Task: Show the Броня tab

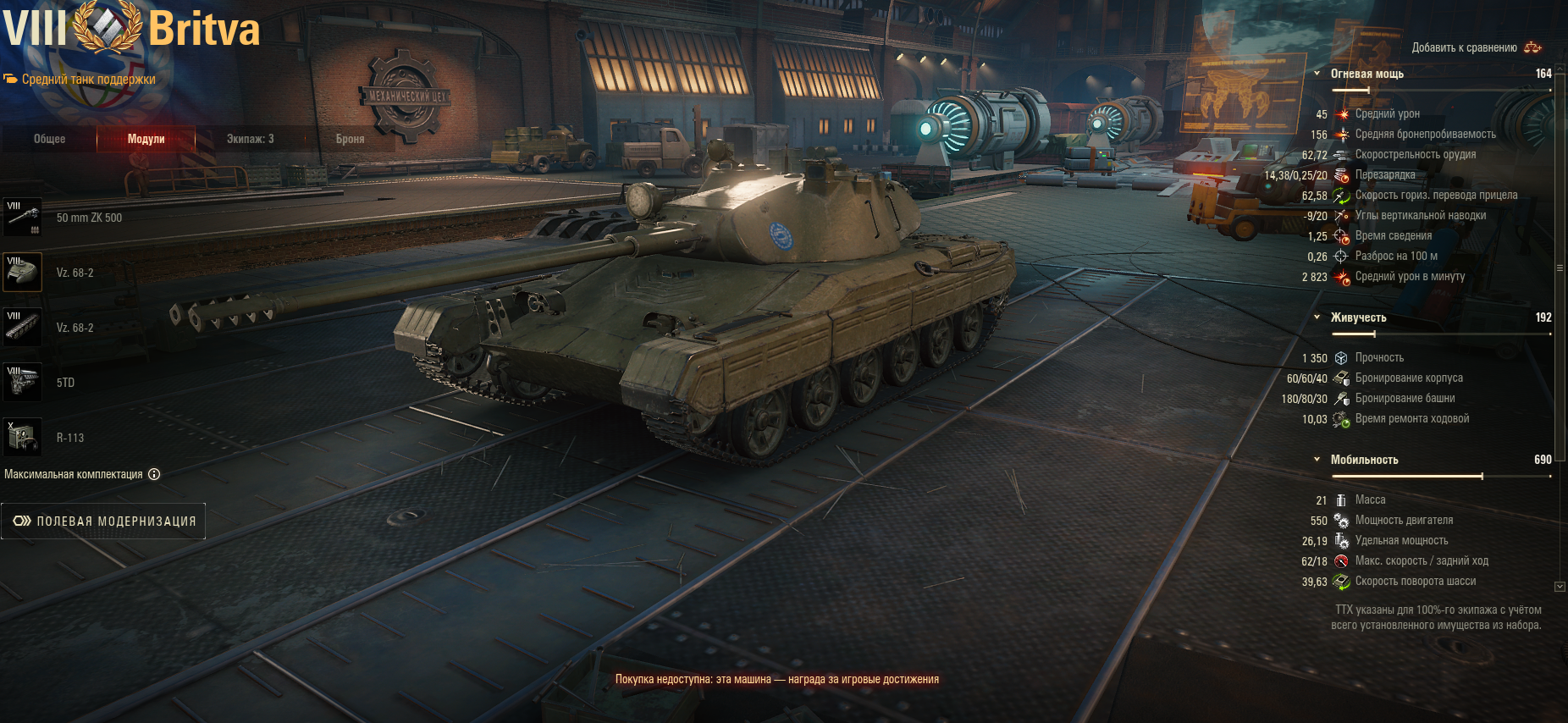Action: (350, 139)
